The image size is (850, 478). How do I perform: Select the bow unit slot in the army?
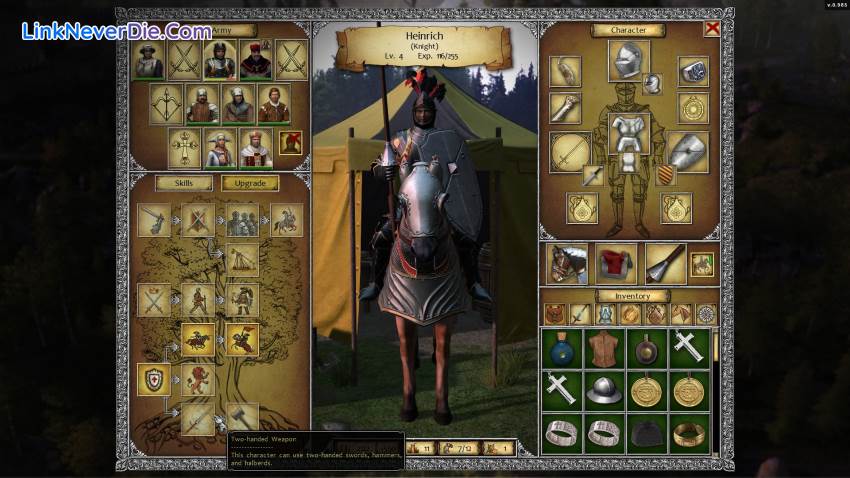point(166,103)
